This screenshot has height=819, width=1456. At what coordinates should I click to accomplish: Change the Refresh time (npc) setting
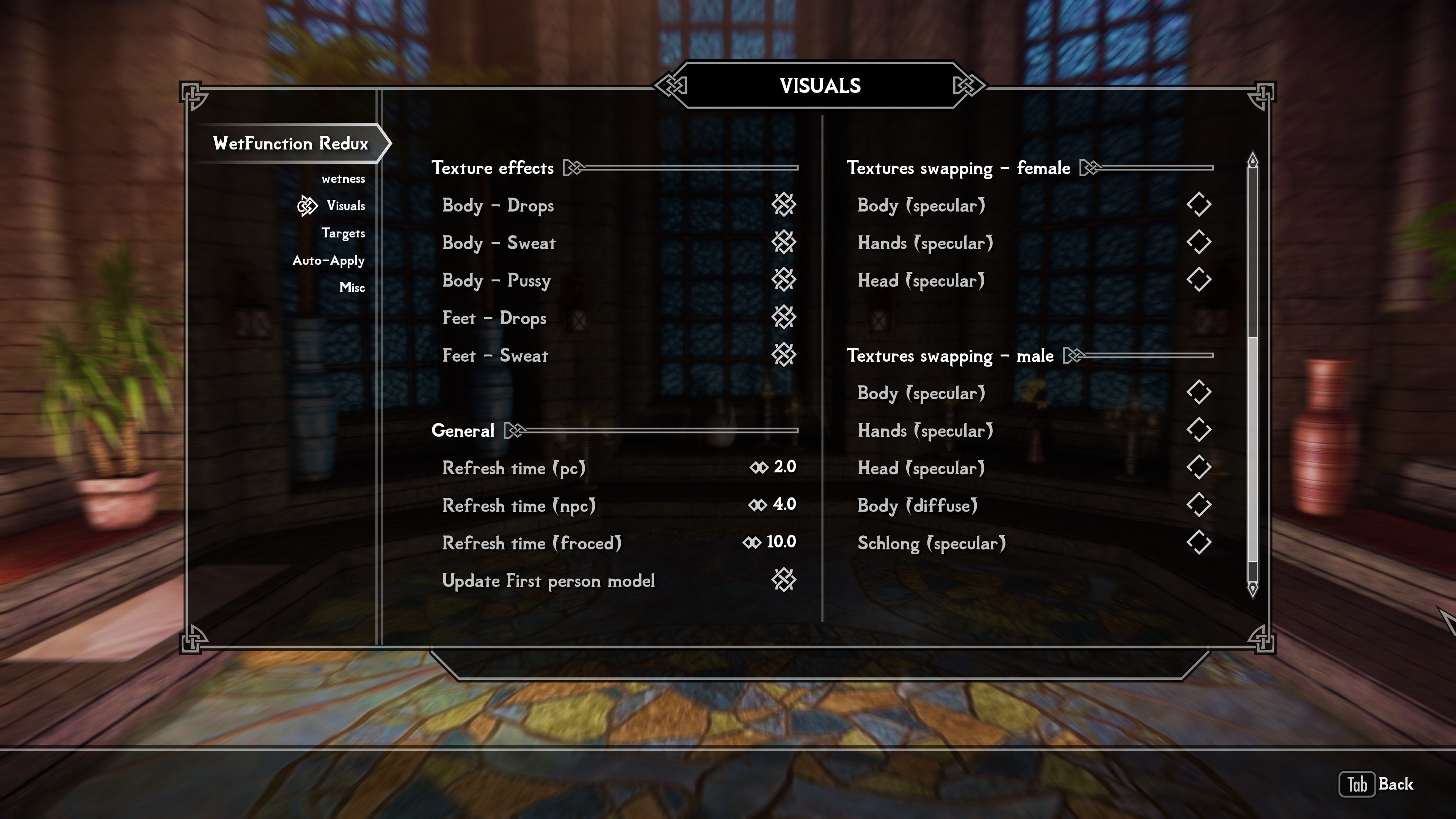click(x=772, y=505)
